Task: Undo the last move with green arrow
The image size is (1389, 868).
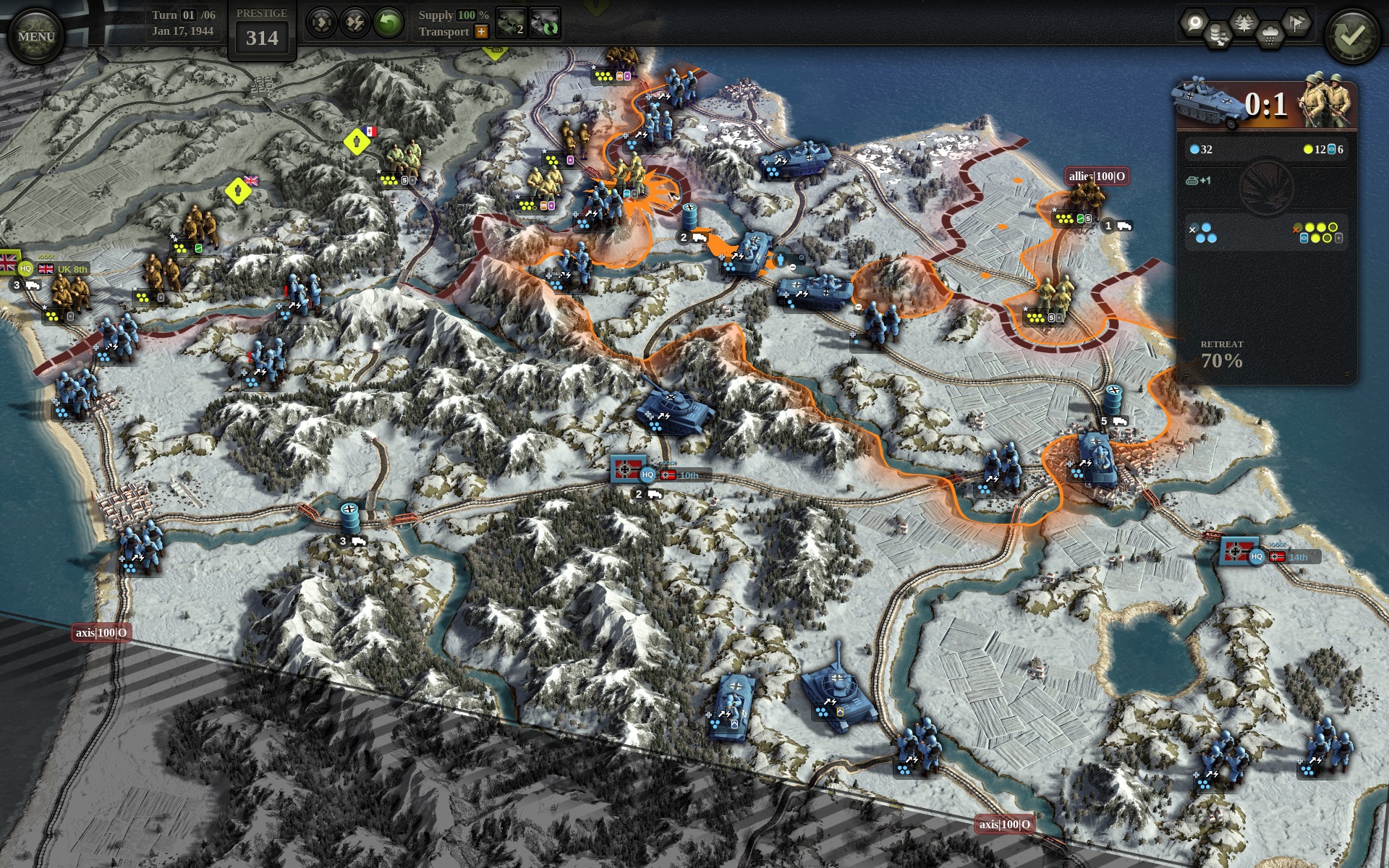Action: coord(388,23)
